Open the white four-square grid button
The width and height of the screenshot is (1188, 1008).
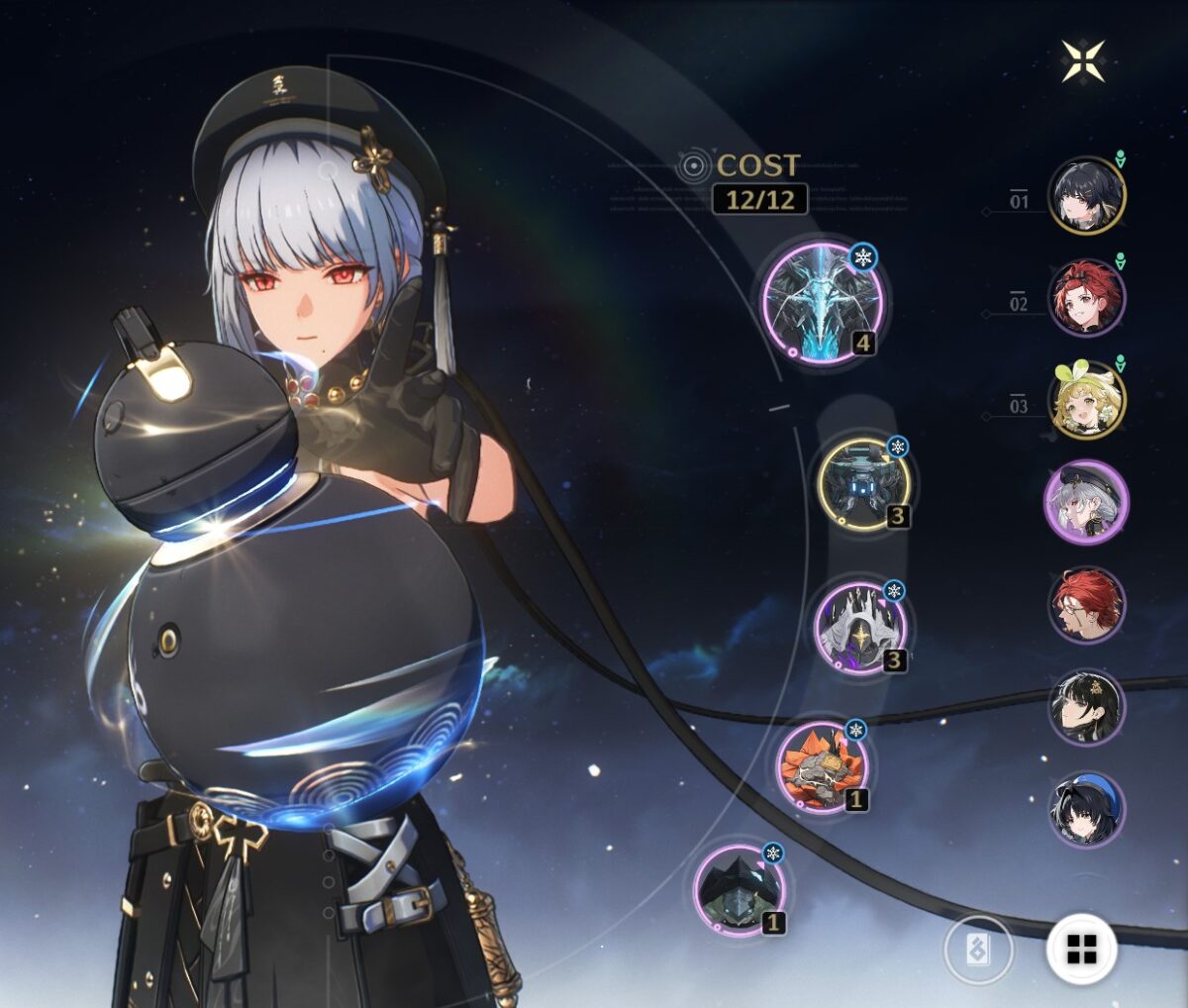point(1081,949)
